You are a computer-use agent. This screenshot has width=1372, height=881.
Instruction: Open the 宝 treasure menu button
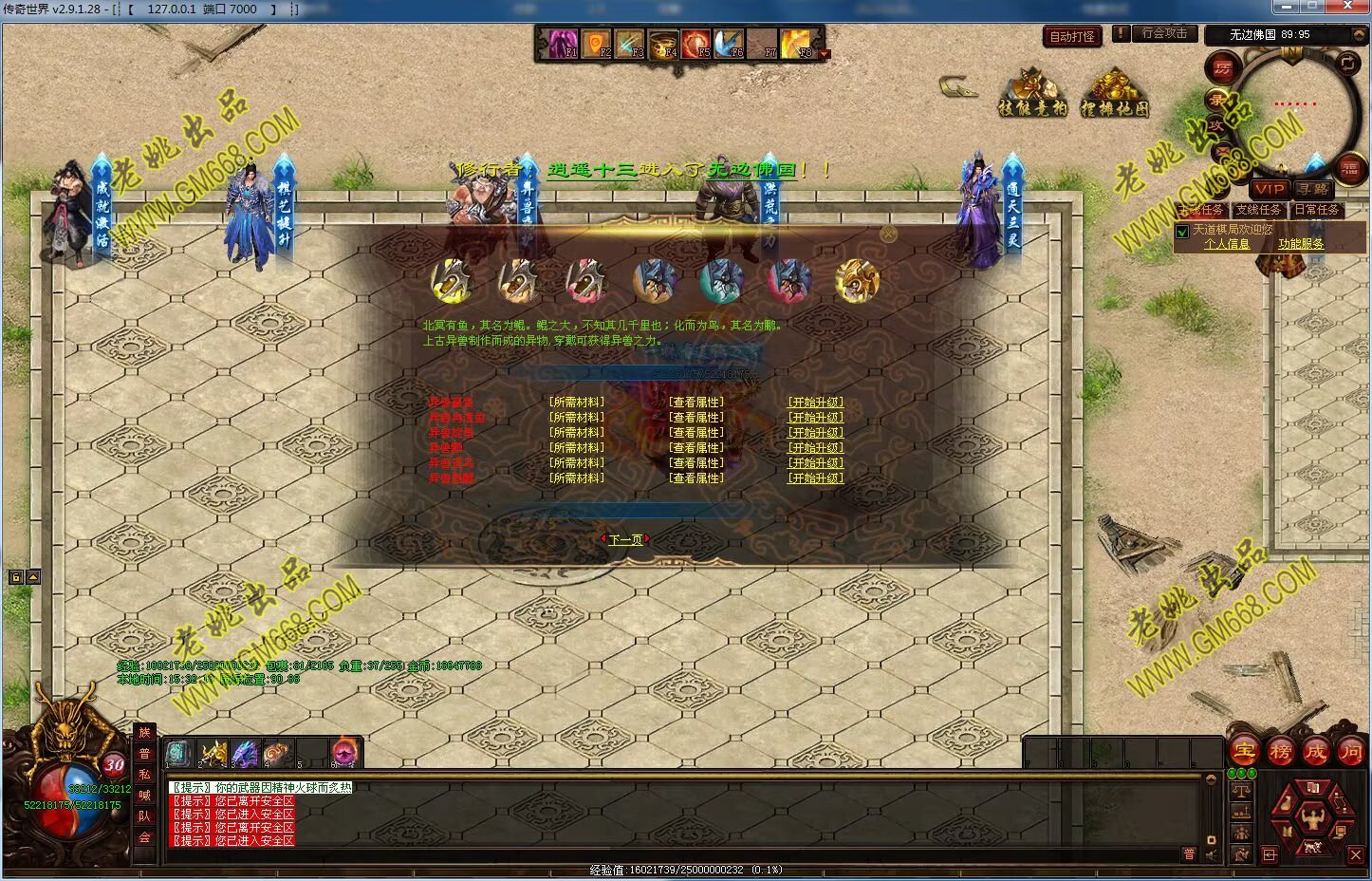1244,751
